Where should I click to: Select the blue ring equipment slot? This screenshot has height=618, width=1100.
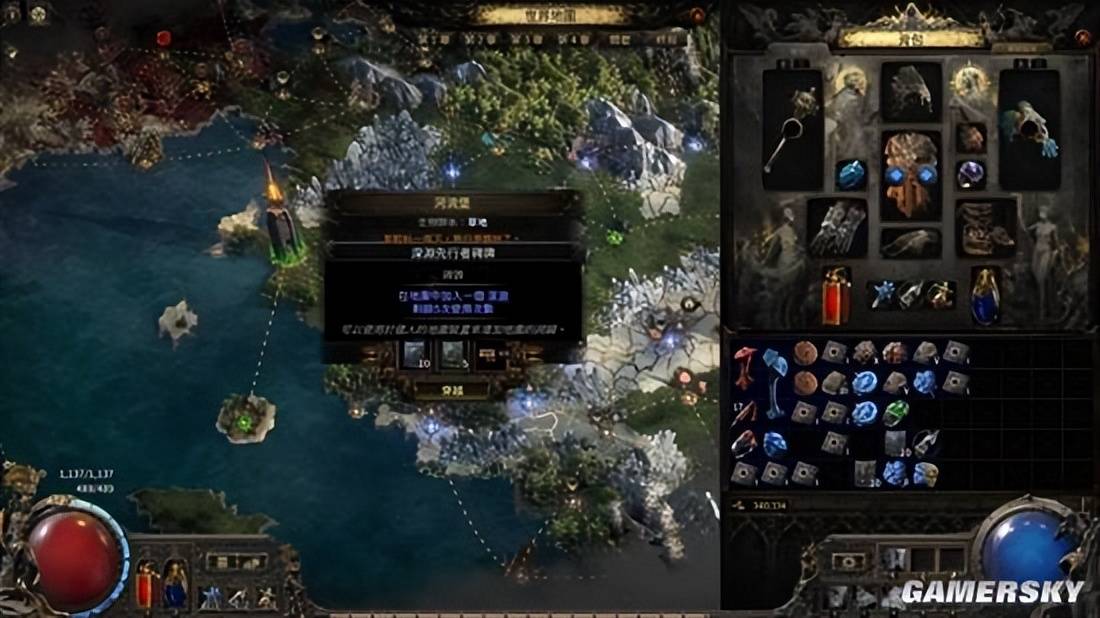851,175
